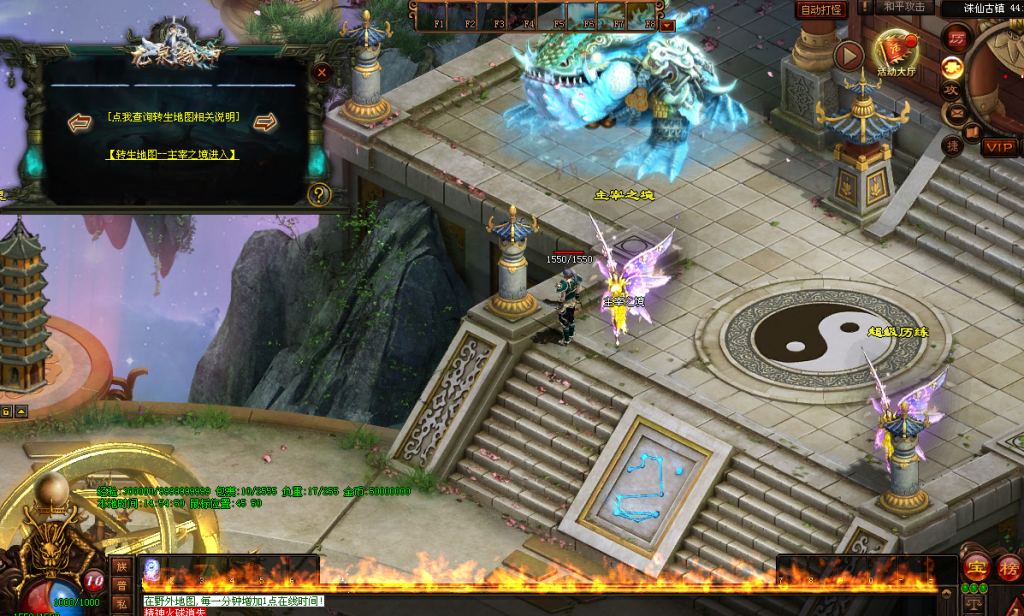Enter the 主宰之境 rebirth map
1024x616 pixels.
172,154
